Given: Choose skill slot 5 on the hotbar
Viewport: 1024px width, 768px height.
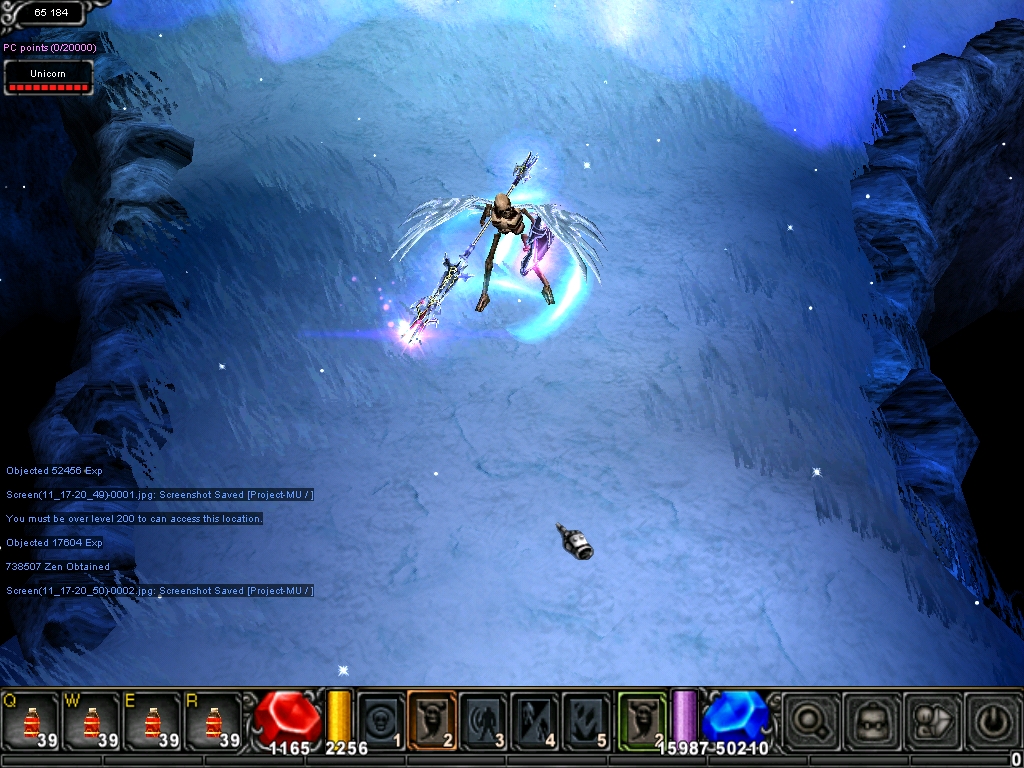Looking at the screenshot, I should click(585, 720).
